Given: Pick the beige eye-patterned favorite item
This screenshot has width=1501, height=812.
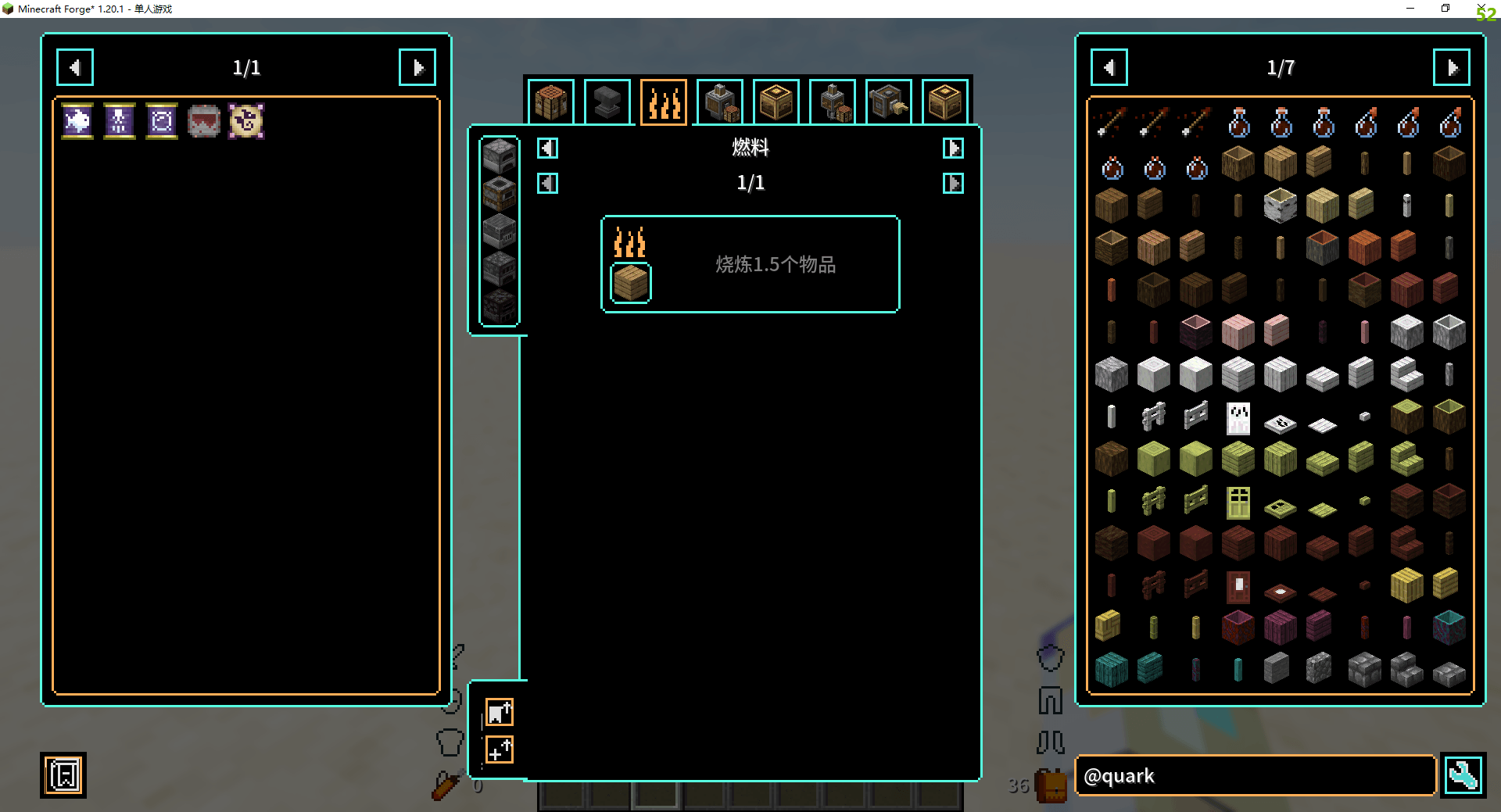Looking at the screenshot, I should coord(246,121).
